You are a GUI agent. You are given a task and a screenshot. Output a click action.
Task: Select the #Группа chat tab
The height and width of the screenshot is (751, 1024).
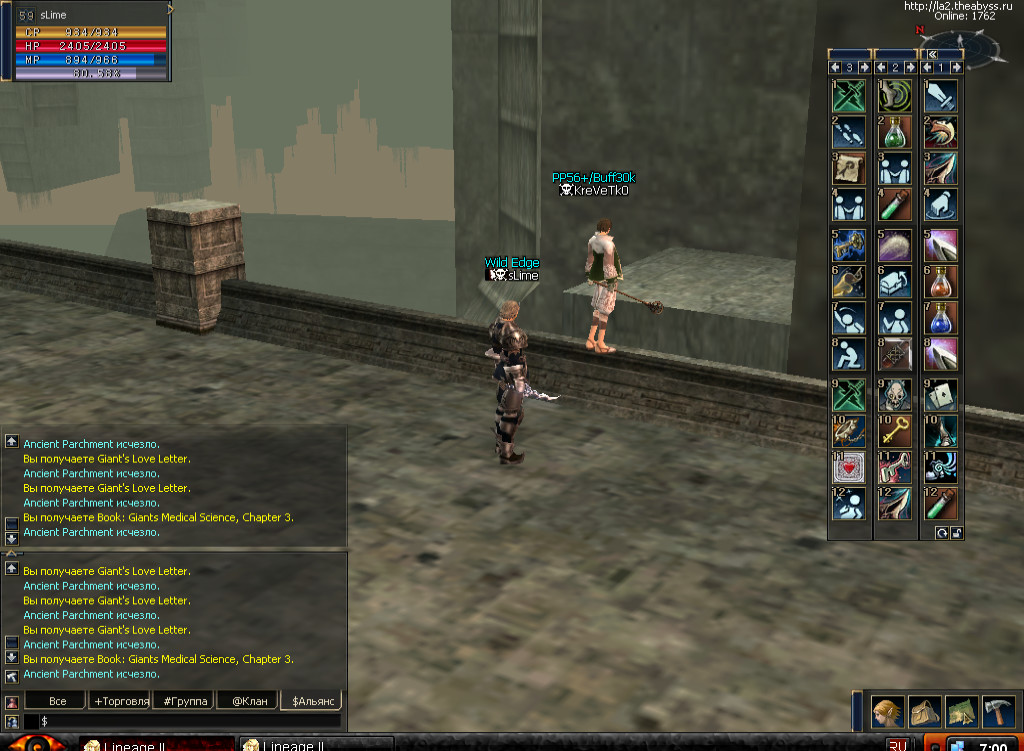point(185,701)
